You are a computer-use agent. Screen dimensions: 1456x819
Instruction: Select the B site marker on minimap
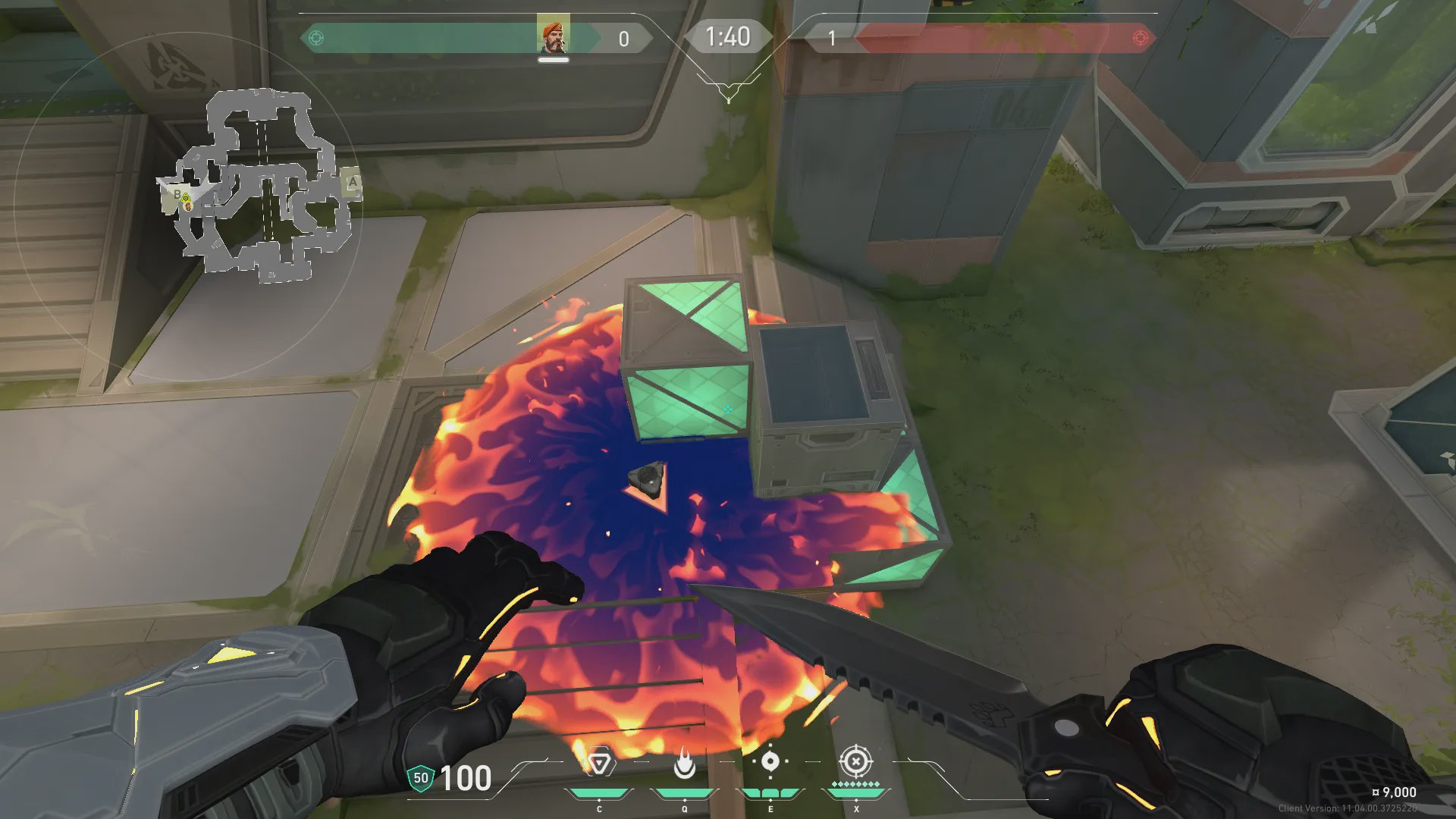click(177, 195)
